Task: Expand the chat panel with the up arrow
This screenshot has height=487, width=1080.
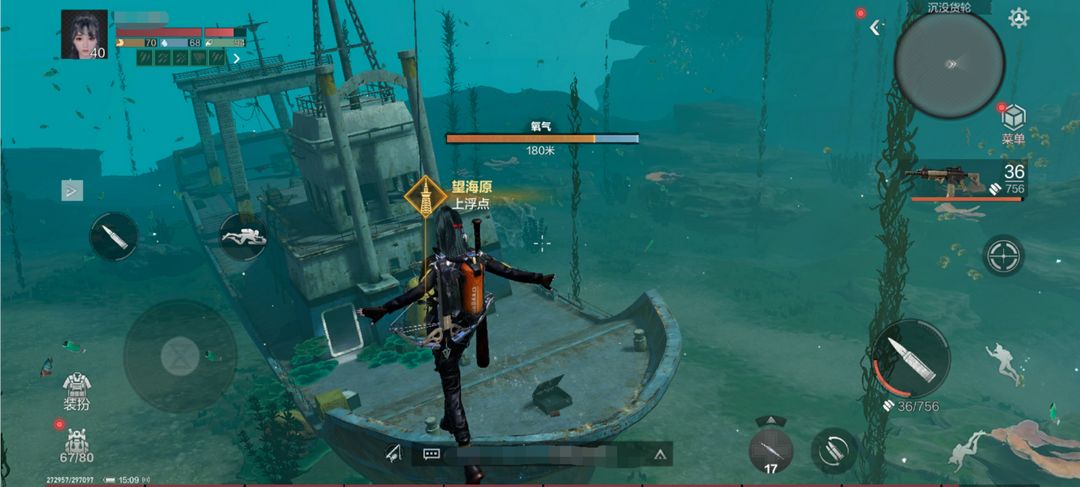Action: point(660,453)
